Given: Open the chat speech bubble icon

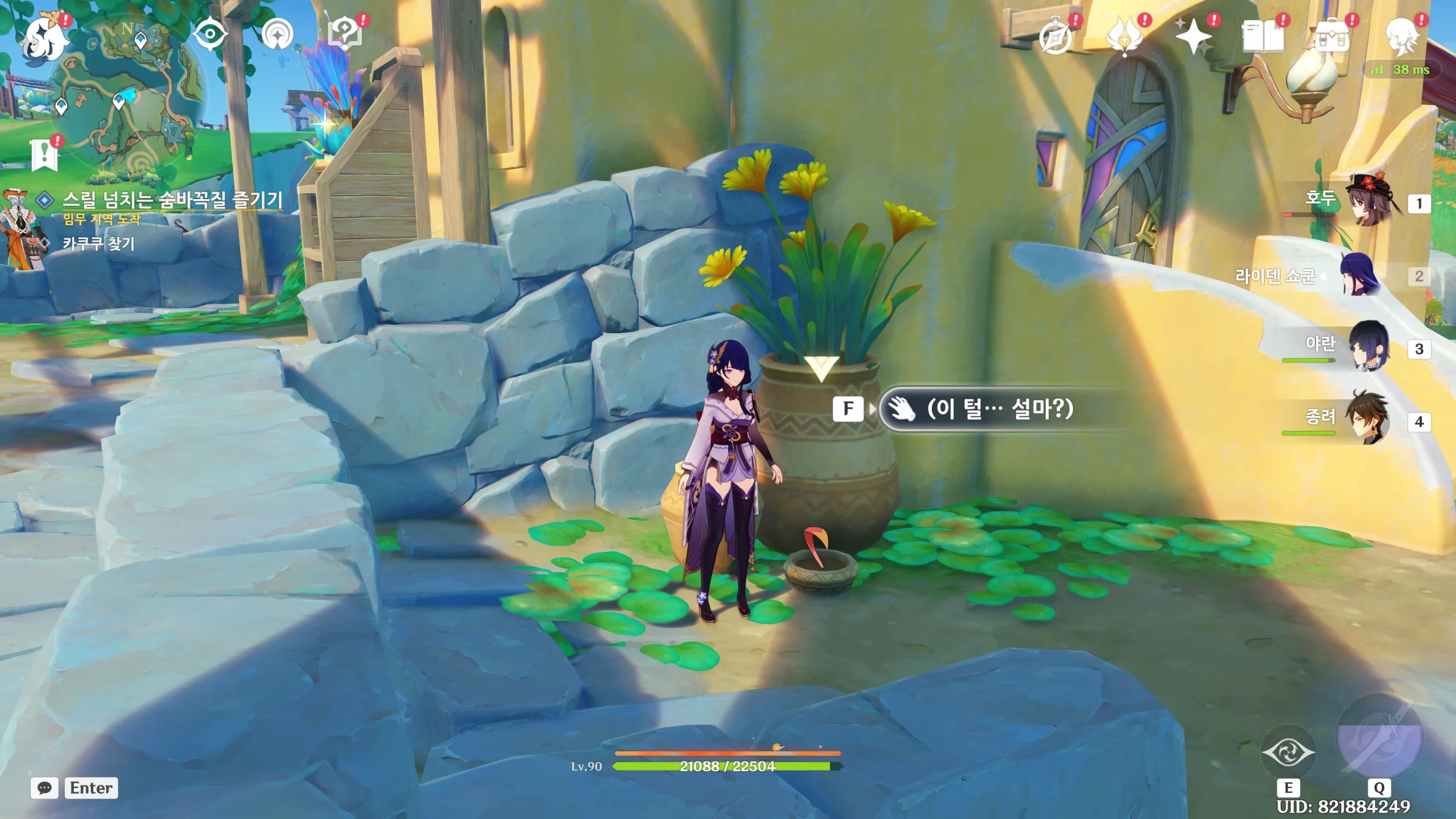Looking at the screenshot, I should pos(44,788).
